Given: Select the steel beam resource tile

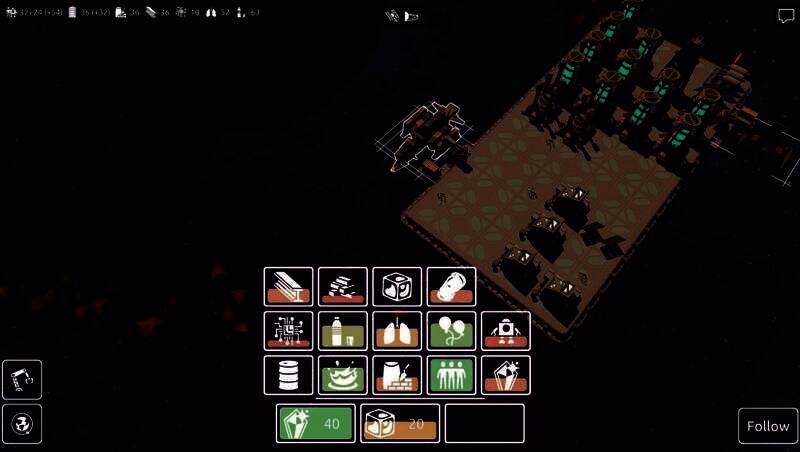Looking at the screenshot, I should coord(289,287).
